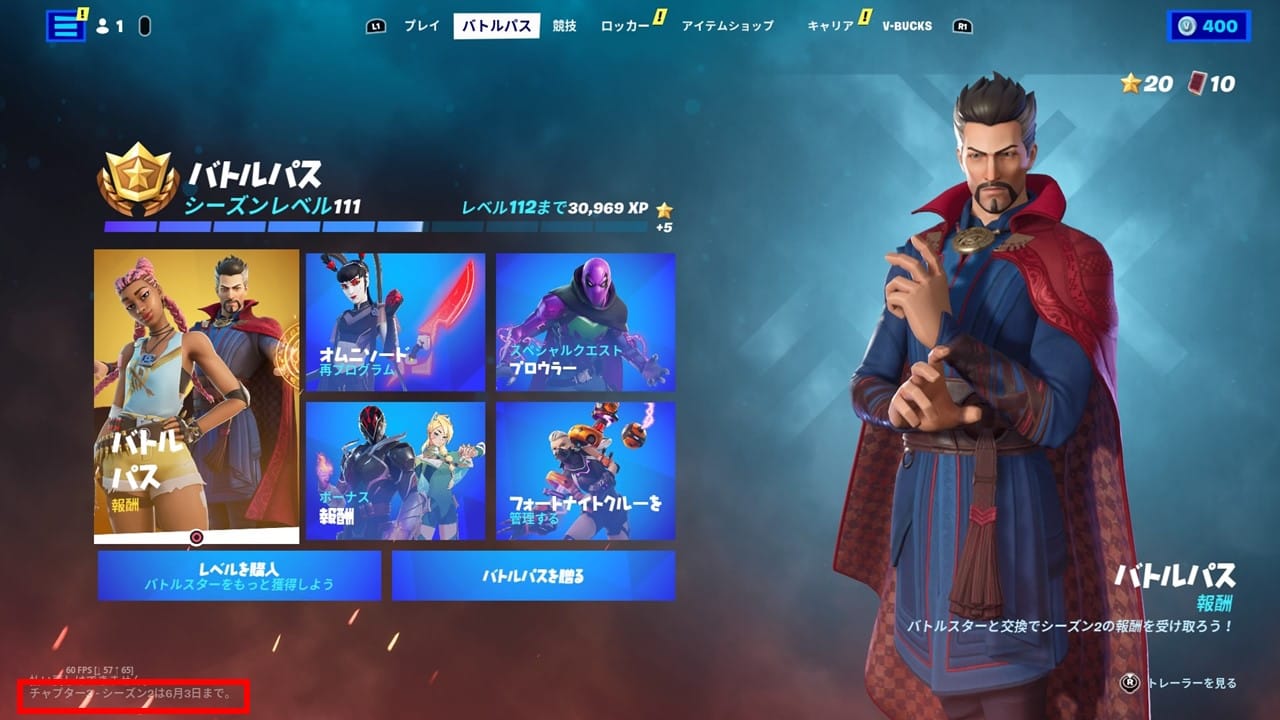The width and height of the screenshot is (1280, 720).
Task: Switch to the キャリア tab
Action: (830, 26)
